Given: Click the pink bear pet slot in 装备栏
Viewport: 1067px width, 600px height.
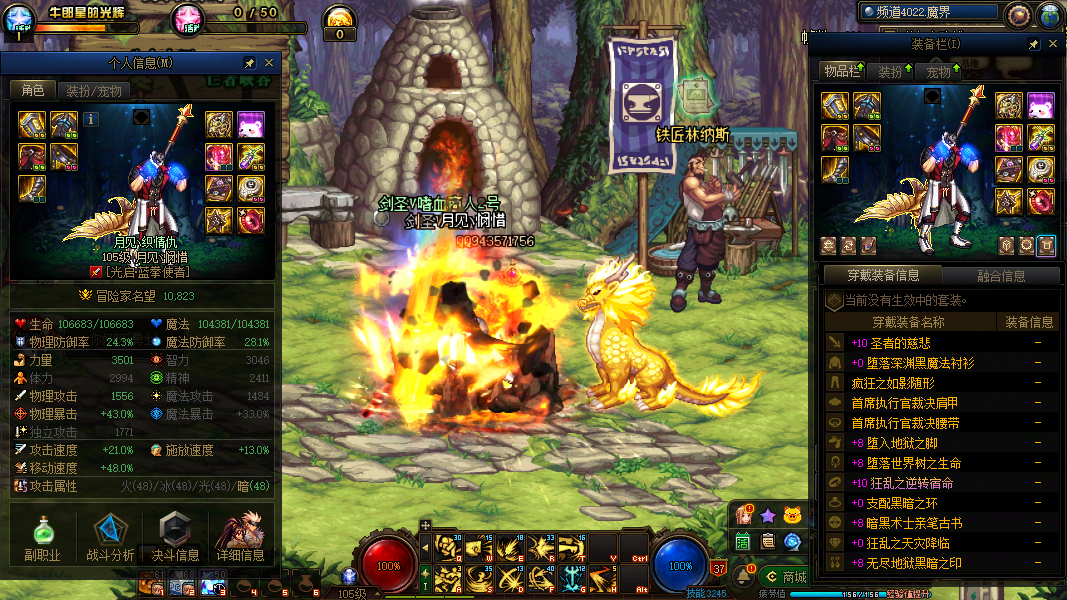Looking at the screenshot, I should pos(1040,105).
